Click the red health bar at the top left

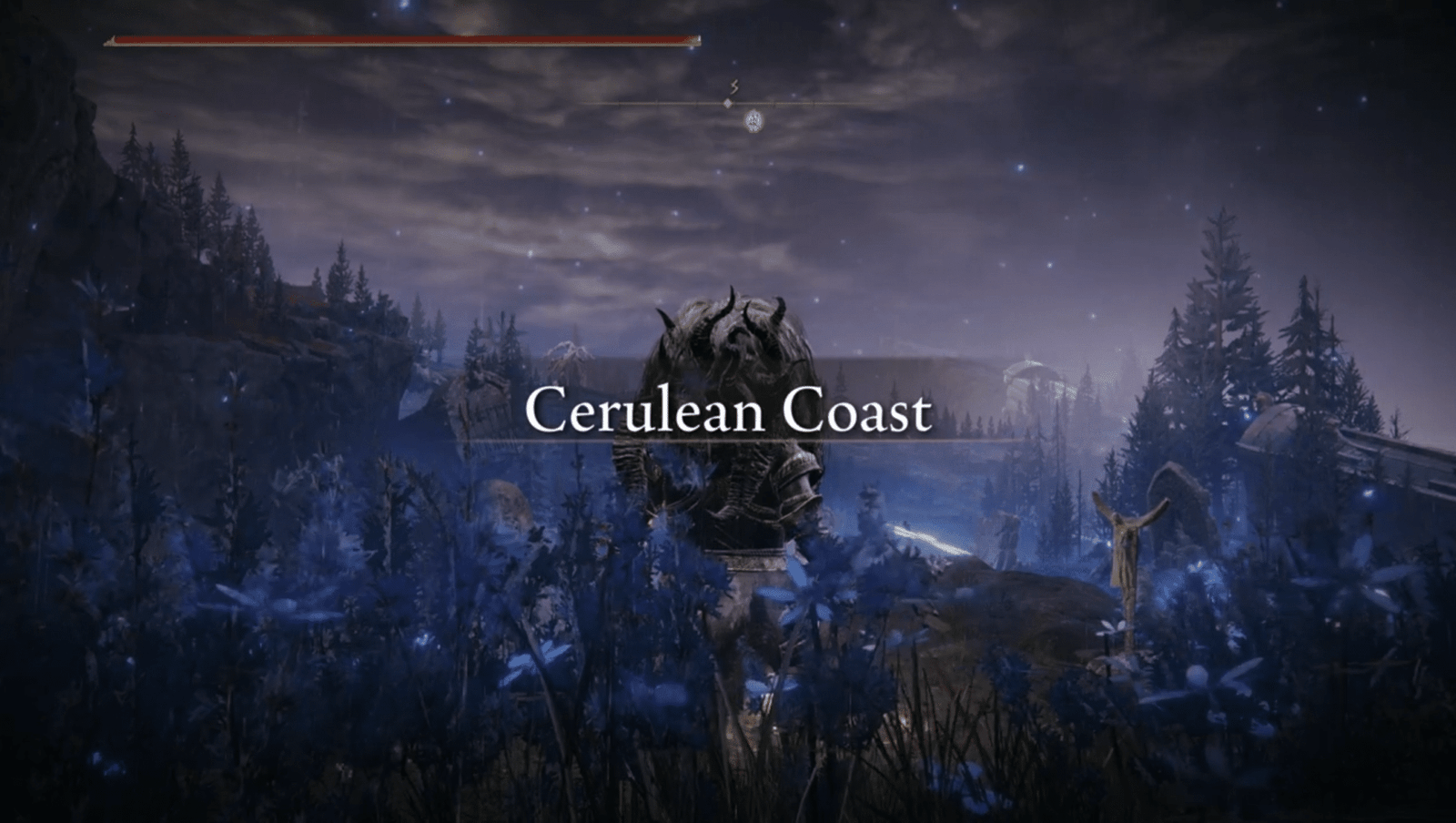coord(400,40)
